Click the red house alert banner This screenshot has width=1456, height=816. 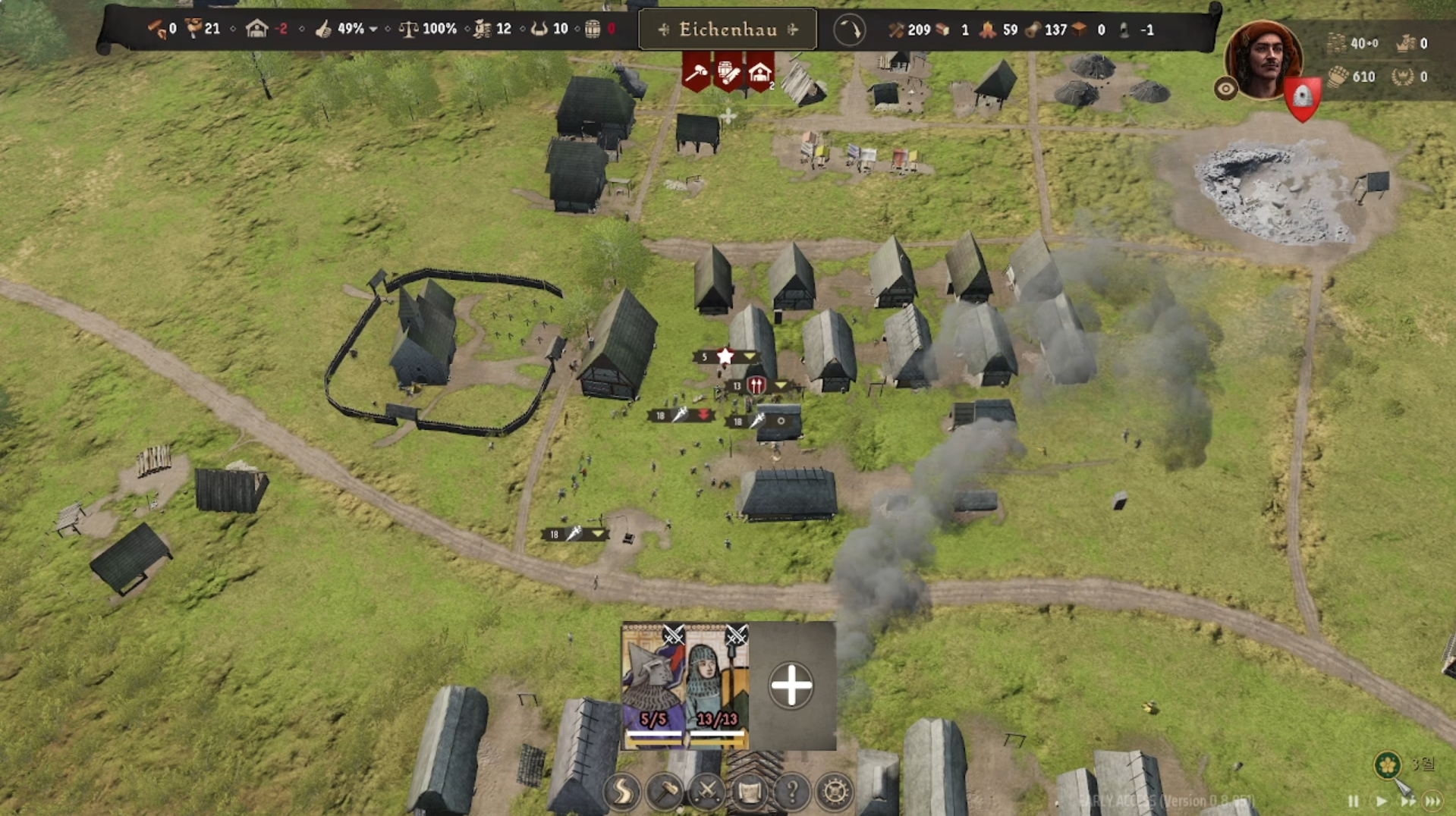(759, 73)
